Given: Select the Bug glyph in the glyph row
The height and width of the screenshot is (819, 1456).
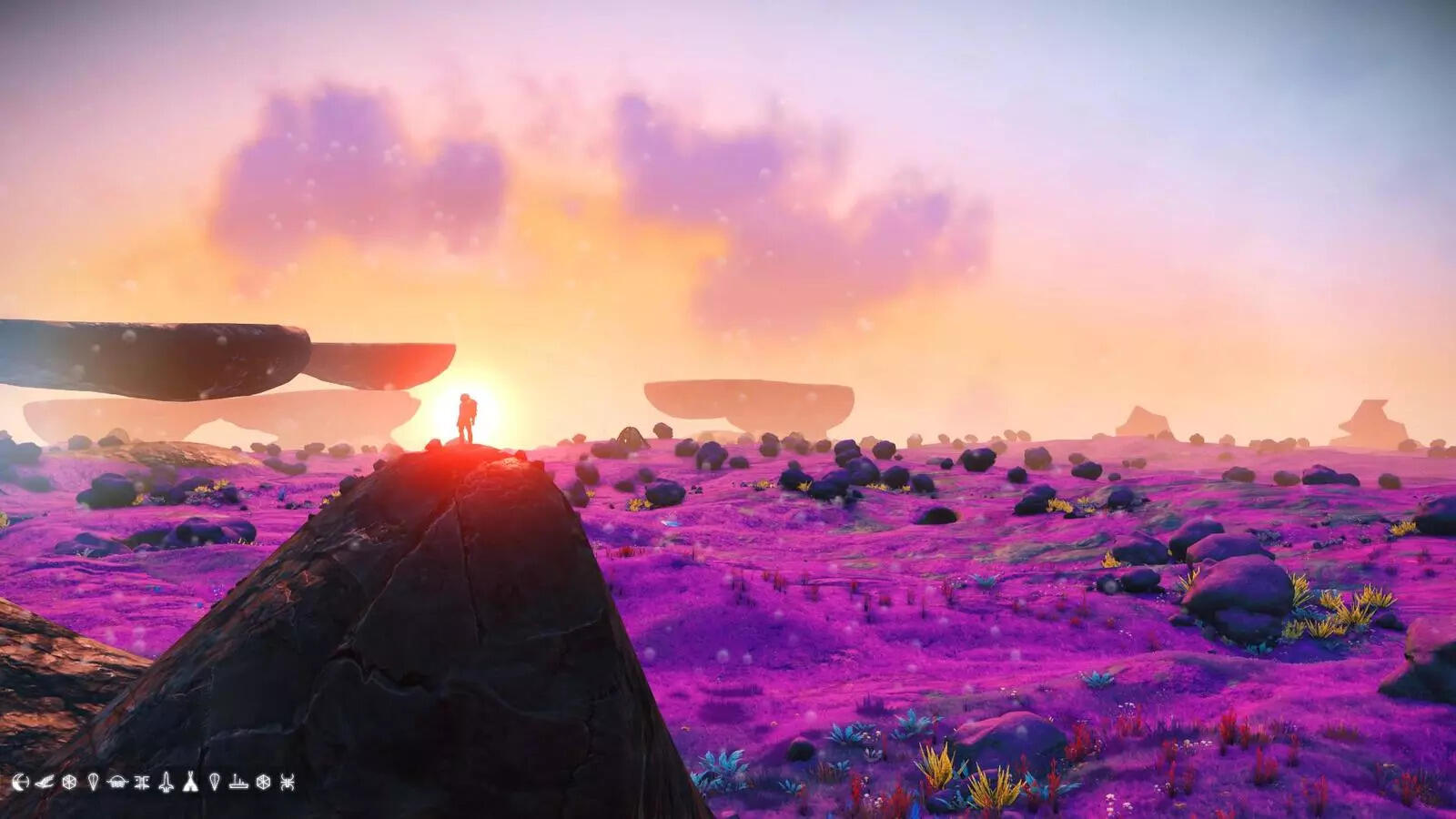Looking at the screenshot, I should click(140, 783).
